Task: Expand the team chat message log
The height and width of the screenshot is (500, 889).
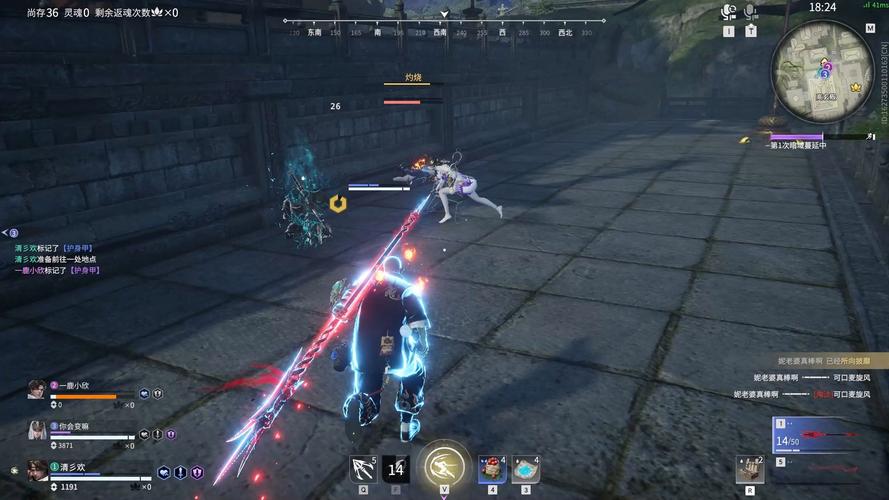Action: pyautogui.click(x=9, y=233)
